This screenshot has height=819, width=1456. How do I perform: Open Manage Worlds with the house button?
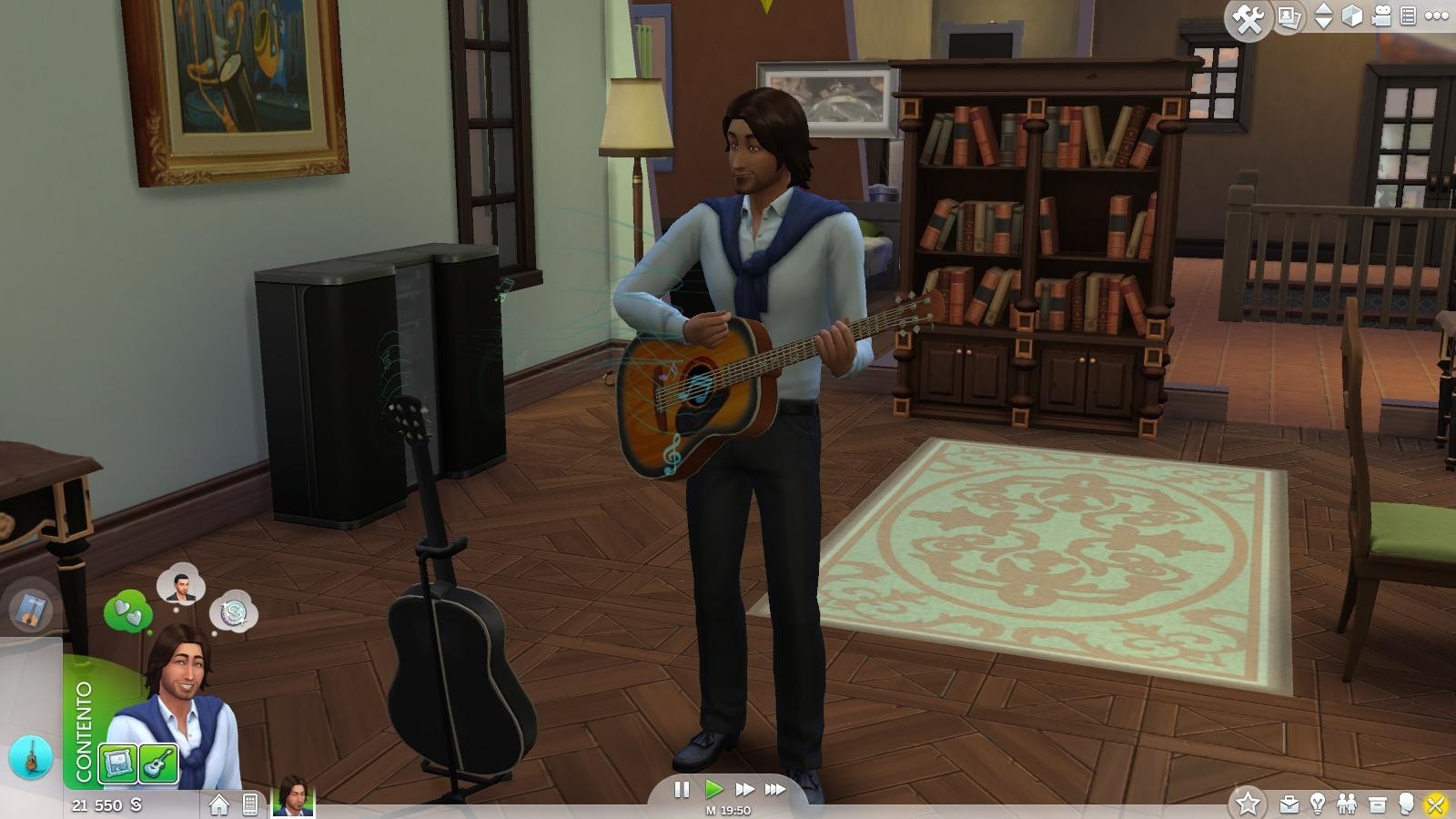click(x=218, y=804)
